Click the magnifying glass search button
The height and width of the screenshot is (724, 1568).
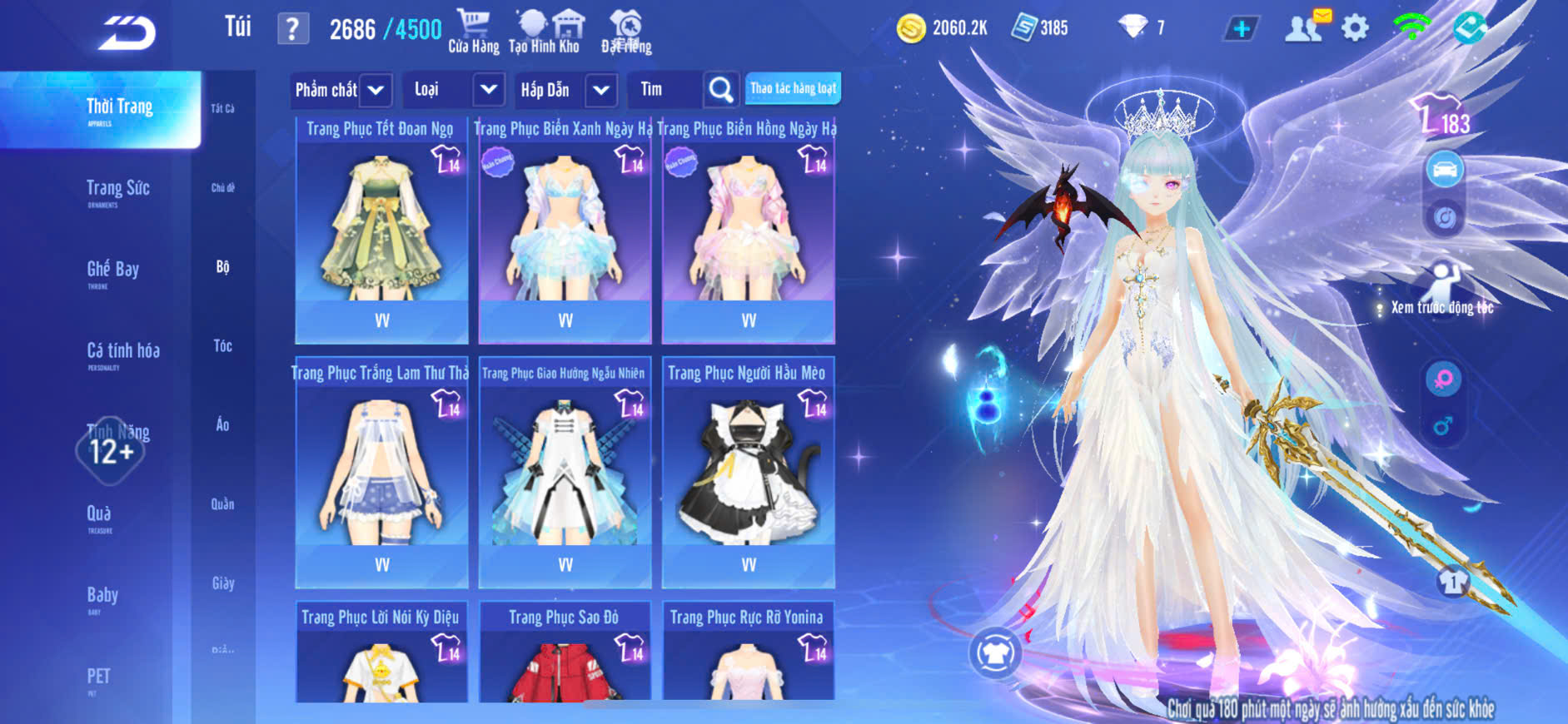720,90
